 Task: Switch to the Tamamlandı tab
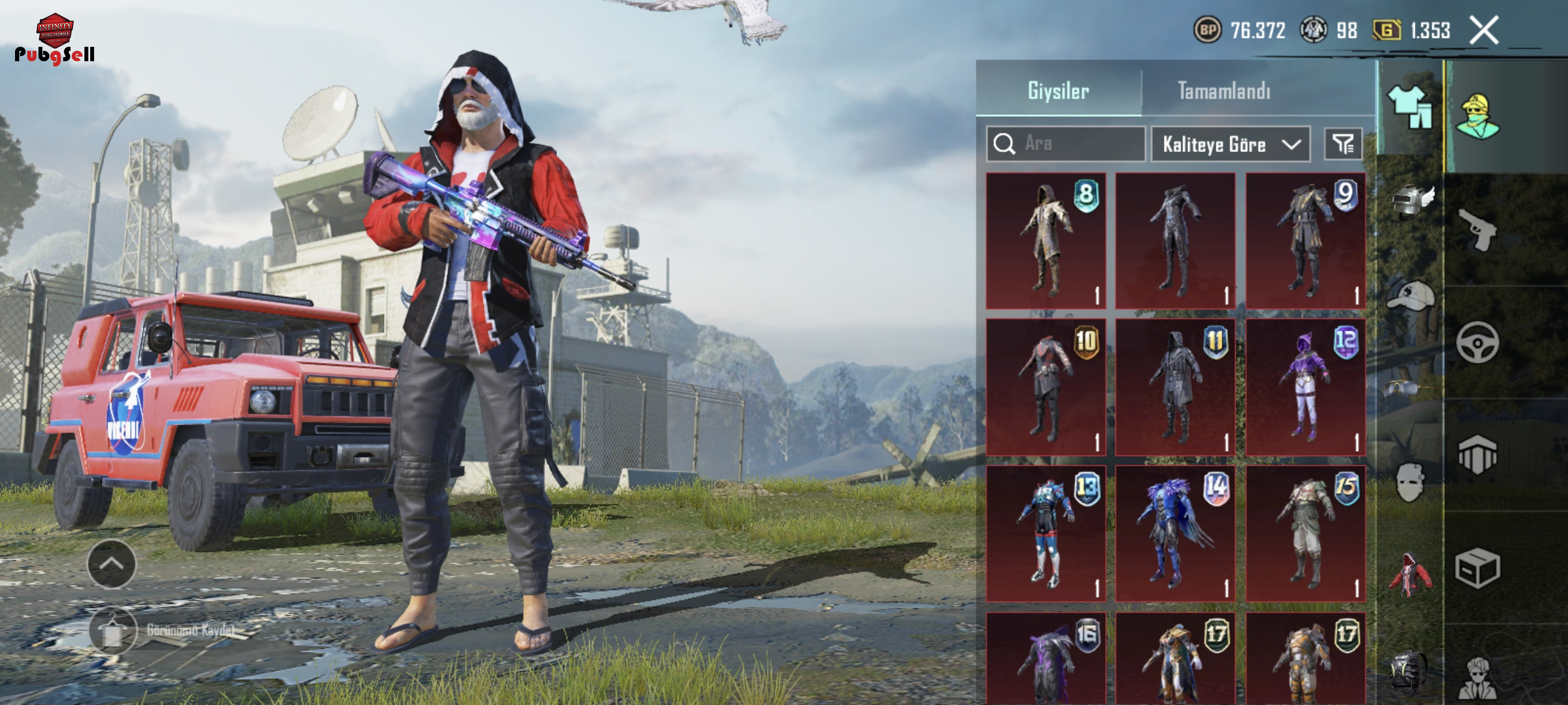pos(1223,91)
